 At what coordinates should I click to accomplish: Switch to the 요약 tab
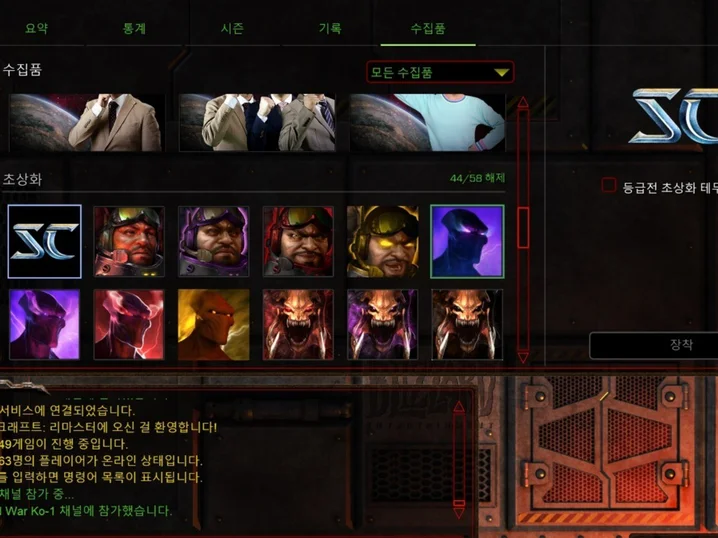(37, 28)
